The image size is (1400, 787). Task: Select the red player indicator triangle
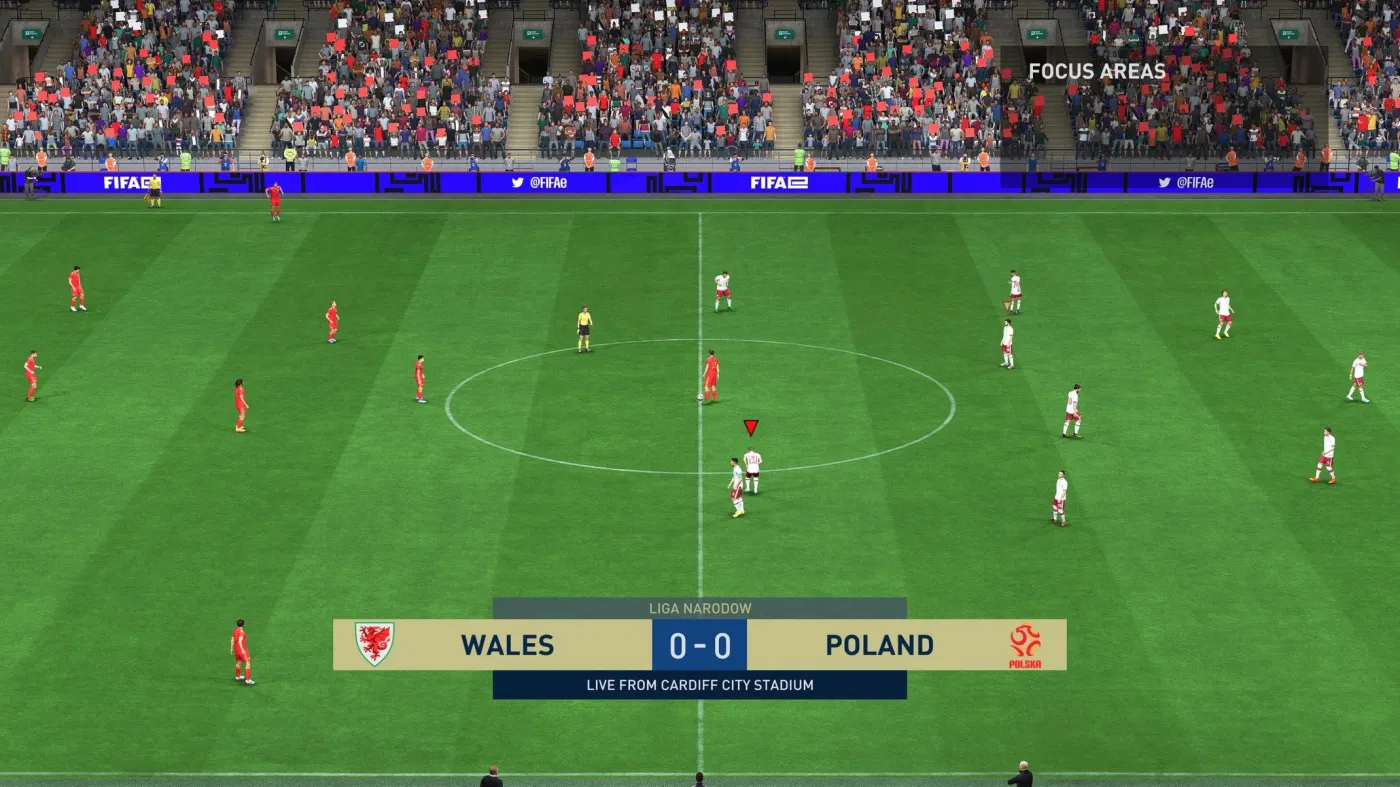750,428
